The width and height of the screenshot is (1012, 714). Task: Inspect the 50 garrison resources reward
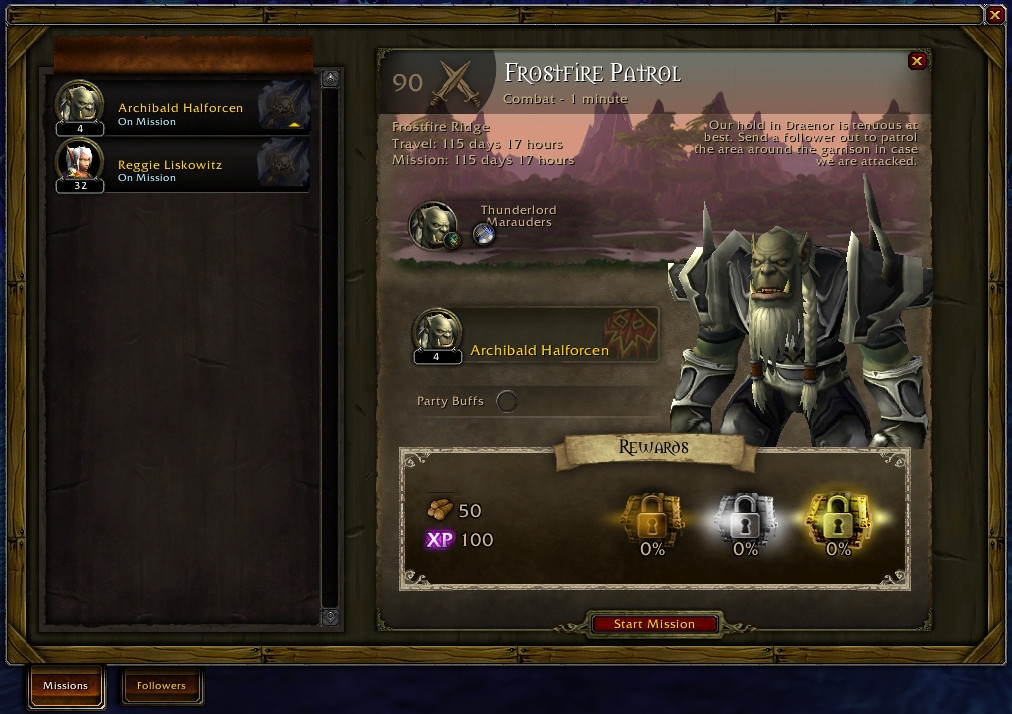(440, 510)
